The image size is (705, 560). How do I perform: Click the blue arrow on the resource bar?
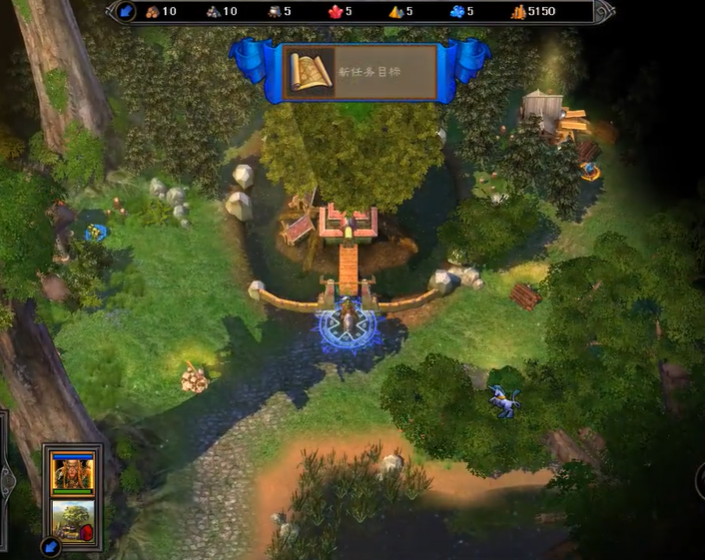pyautogui.click(x=126, y=12)
